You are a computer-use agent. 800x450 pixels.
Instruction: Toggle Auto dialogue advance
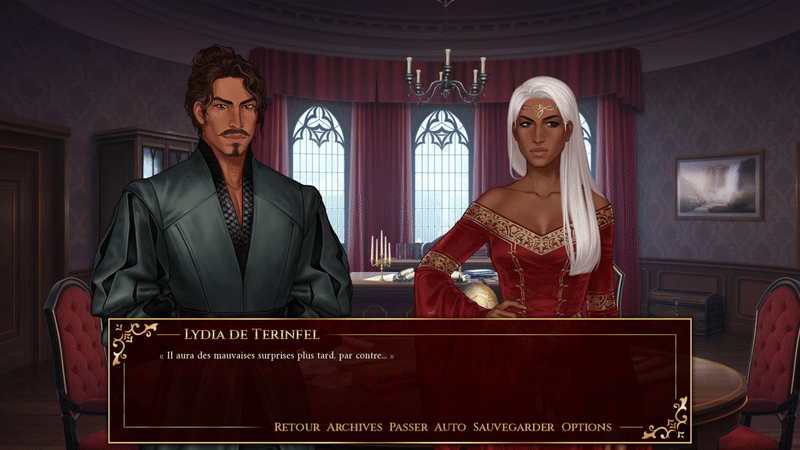click(450, 427)
